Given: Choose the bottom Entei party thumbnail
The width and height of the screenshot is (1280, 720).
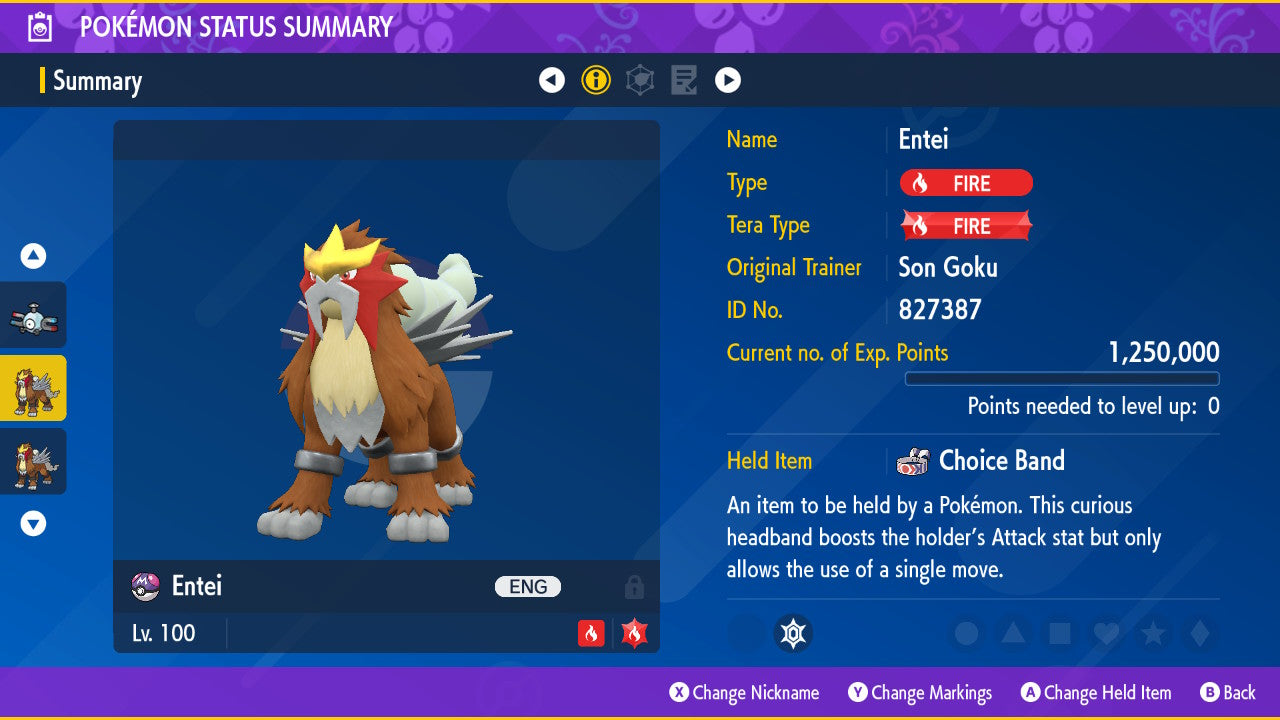Looking at the screenshot, I should click(x=33, y=461).
